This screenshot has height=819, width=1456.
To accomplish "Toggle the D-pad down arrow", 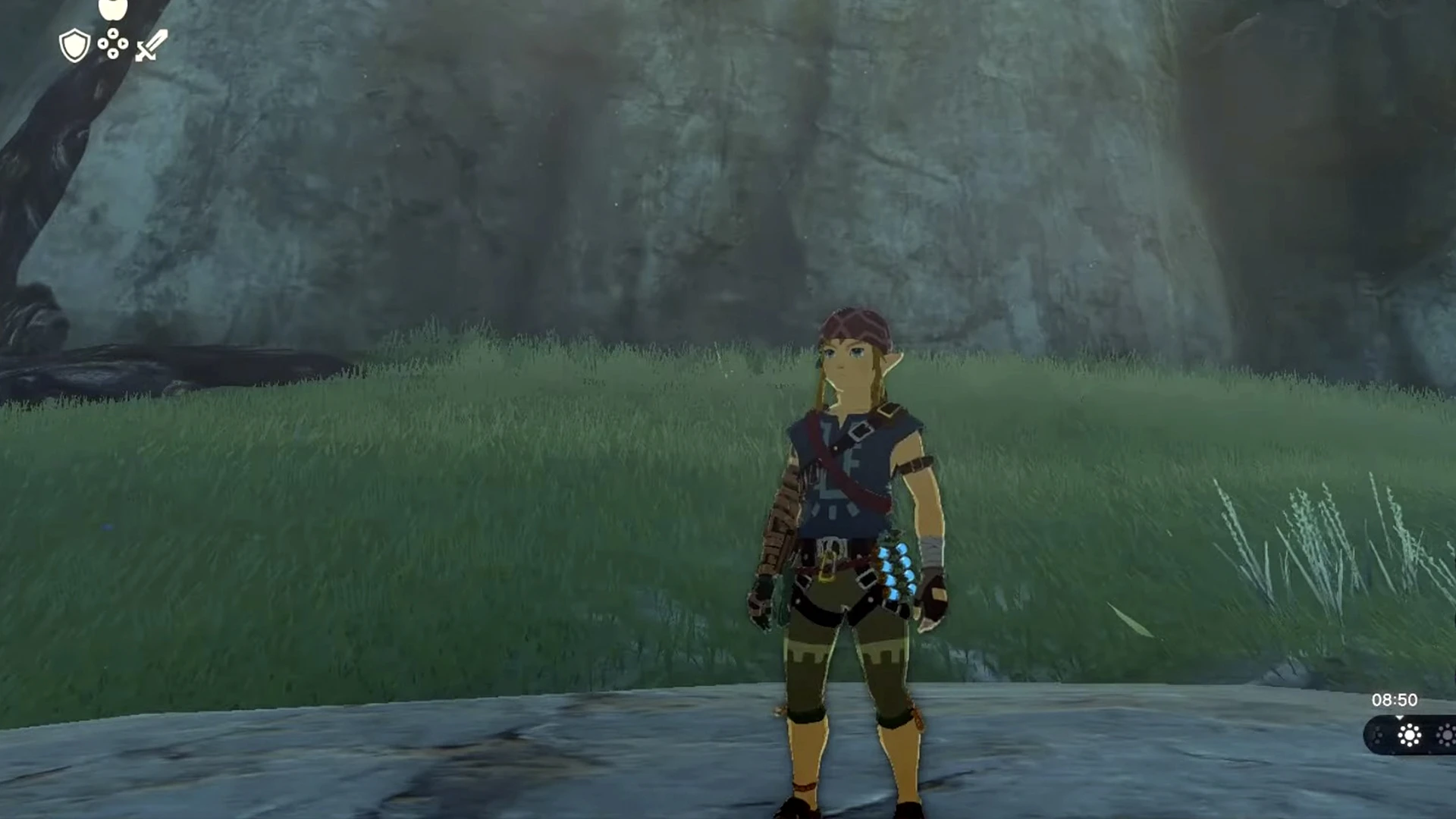I will tap(113, 55).
